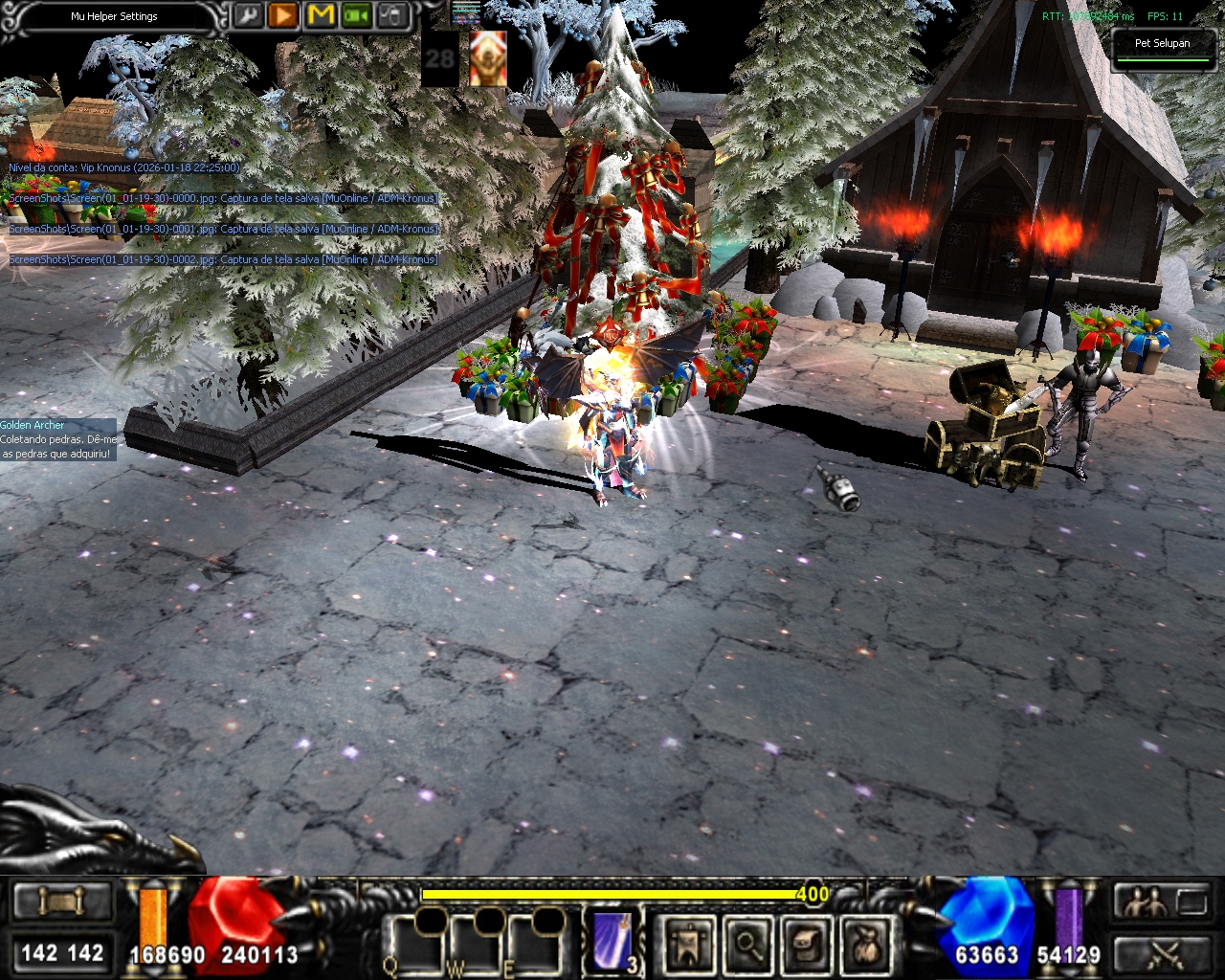Open the scroll menu button
The height and width of the screenshot is (980, 1225).
pyautogui.click(x=62, y=902)
